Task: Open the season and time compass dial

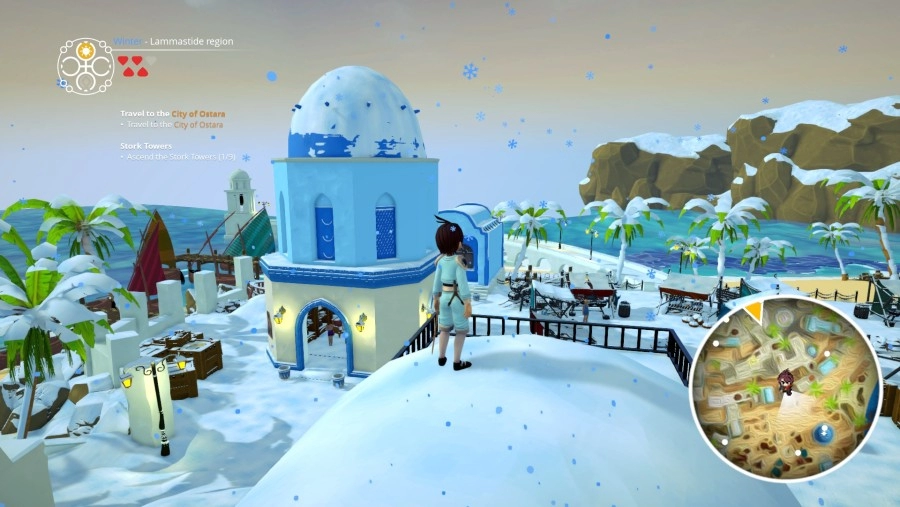Action: pyautogui.click(x=85, y=66)
